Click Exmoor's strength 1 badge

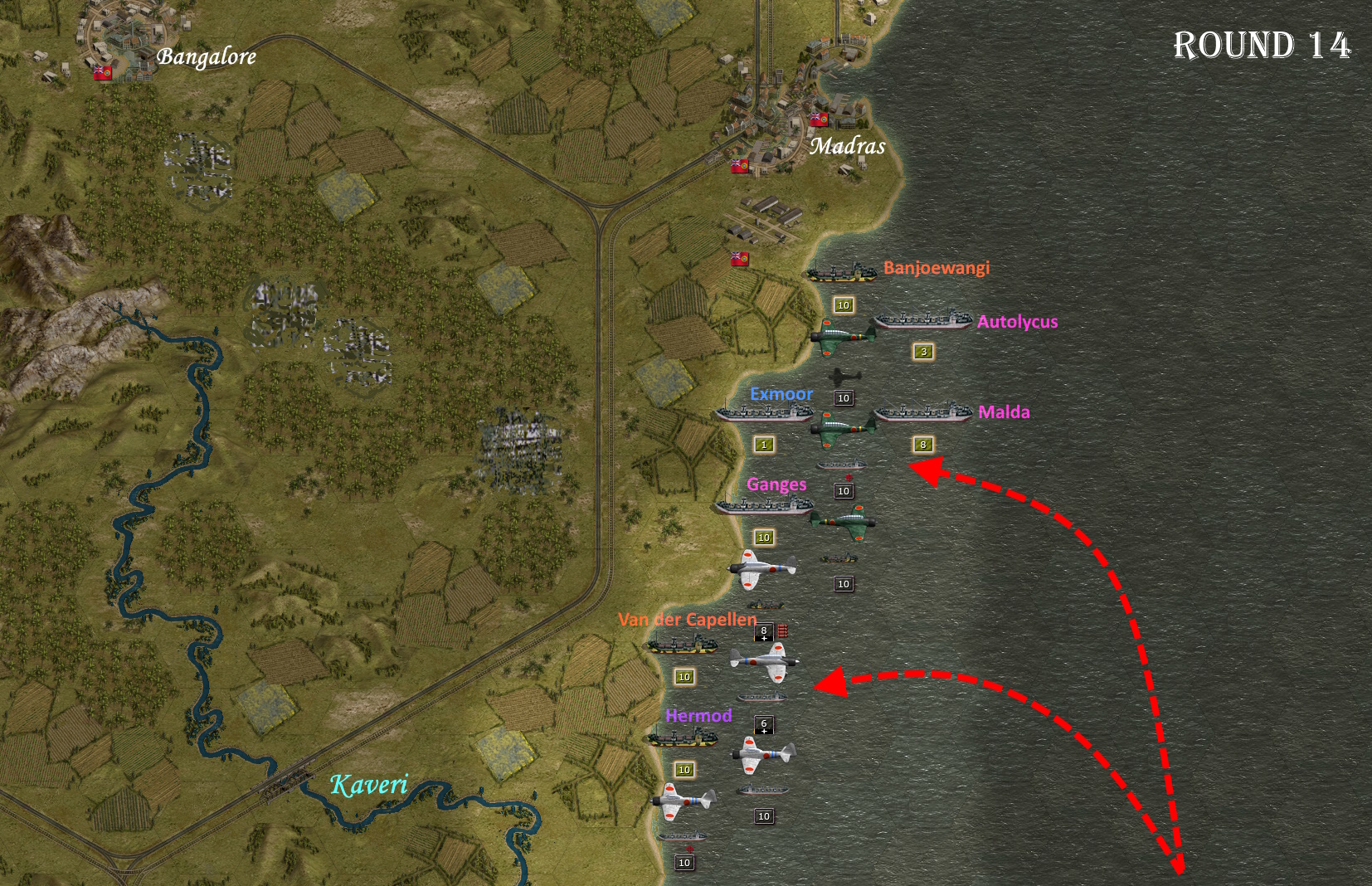point(762,445)
